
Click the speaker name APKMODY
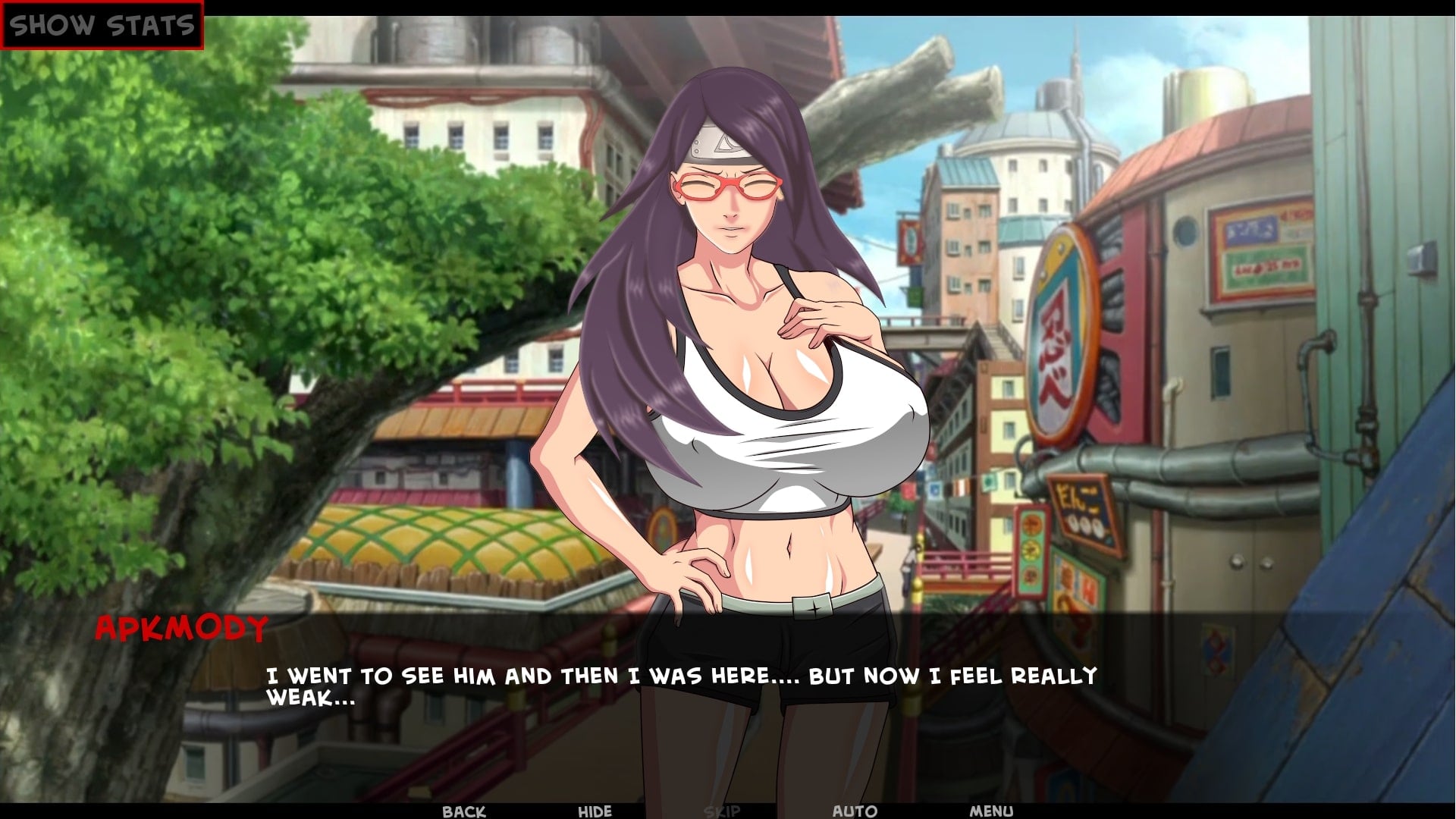click(x=182, y=626)
